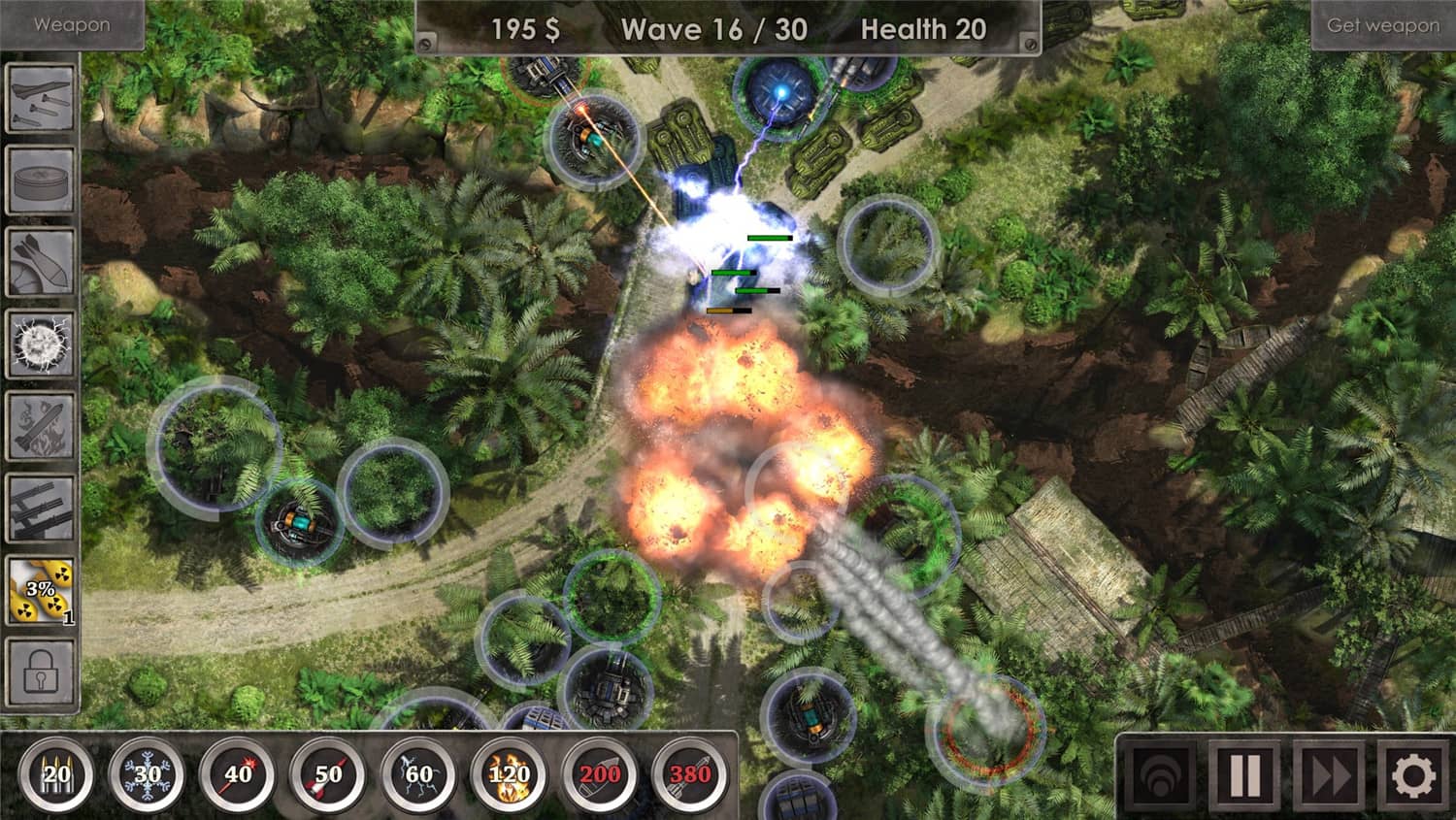Screen dimensions: 1456x820
Task: Open the Weapon panel
Action: coord(72,24)
